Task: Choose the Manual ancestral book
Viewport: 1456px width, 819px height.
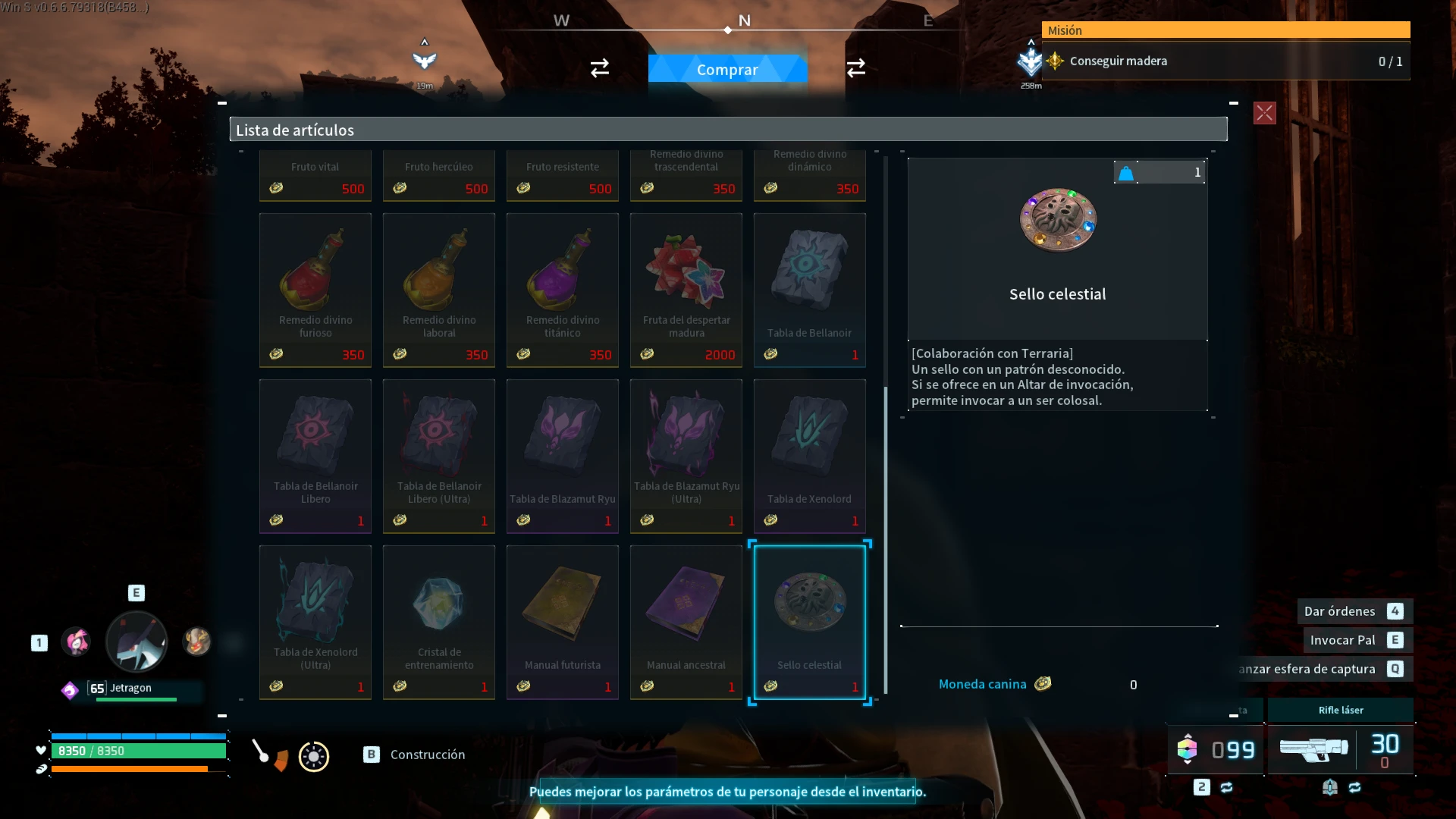Action: pos(686,622)
